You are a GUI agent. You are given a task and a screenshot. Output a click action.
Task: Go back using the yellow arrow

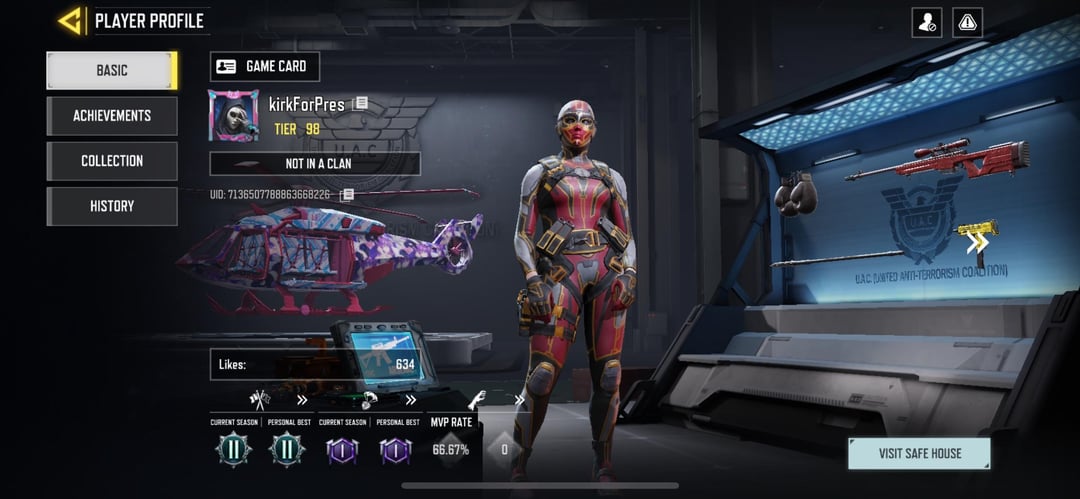70,21
